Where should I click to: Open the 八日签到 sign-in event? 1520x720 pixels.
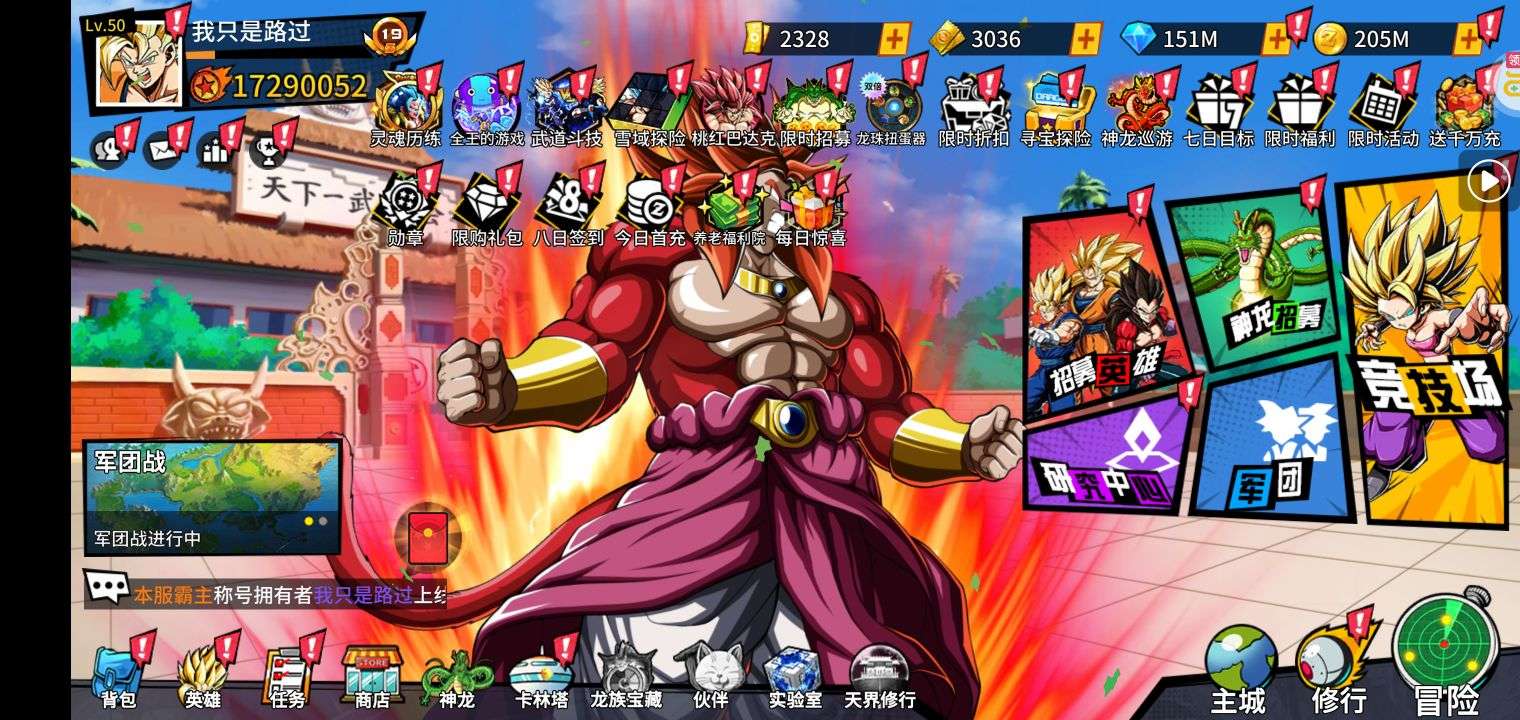567,208
